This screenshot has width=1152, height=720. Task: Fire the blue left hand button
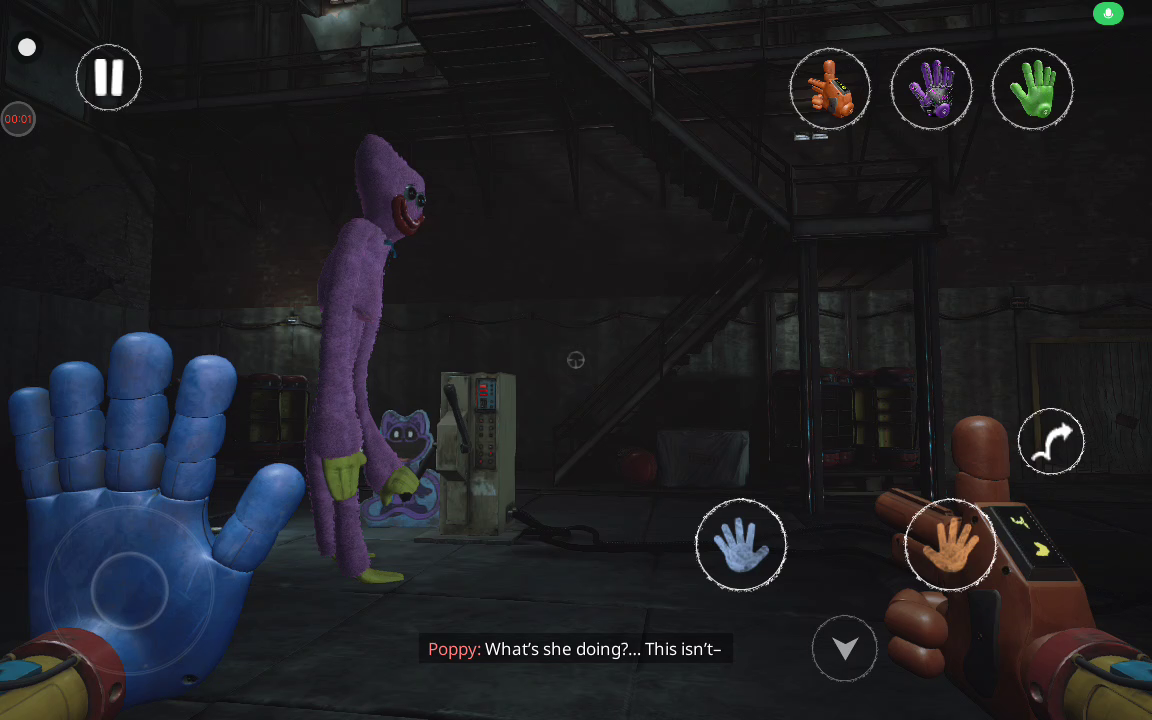tap(741, 545)
